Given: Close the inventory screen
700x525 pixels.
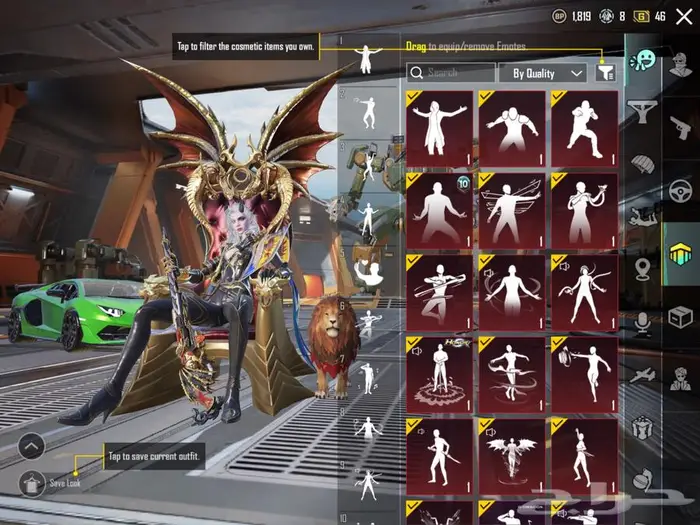Looking at the screenshot, I should (x=683, y=16).
